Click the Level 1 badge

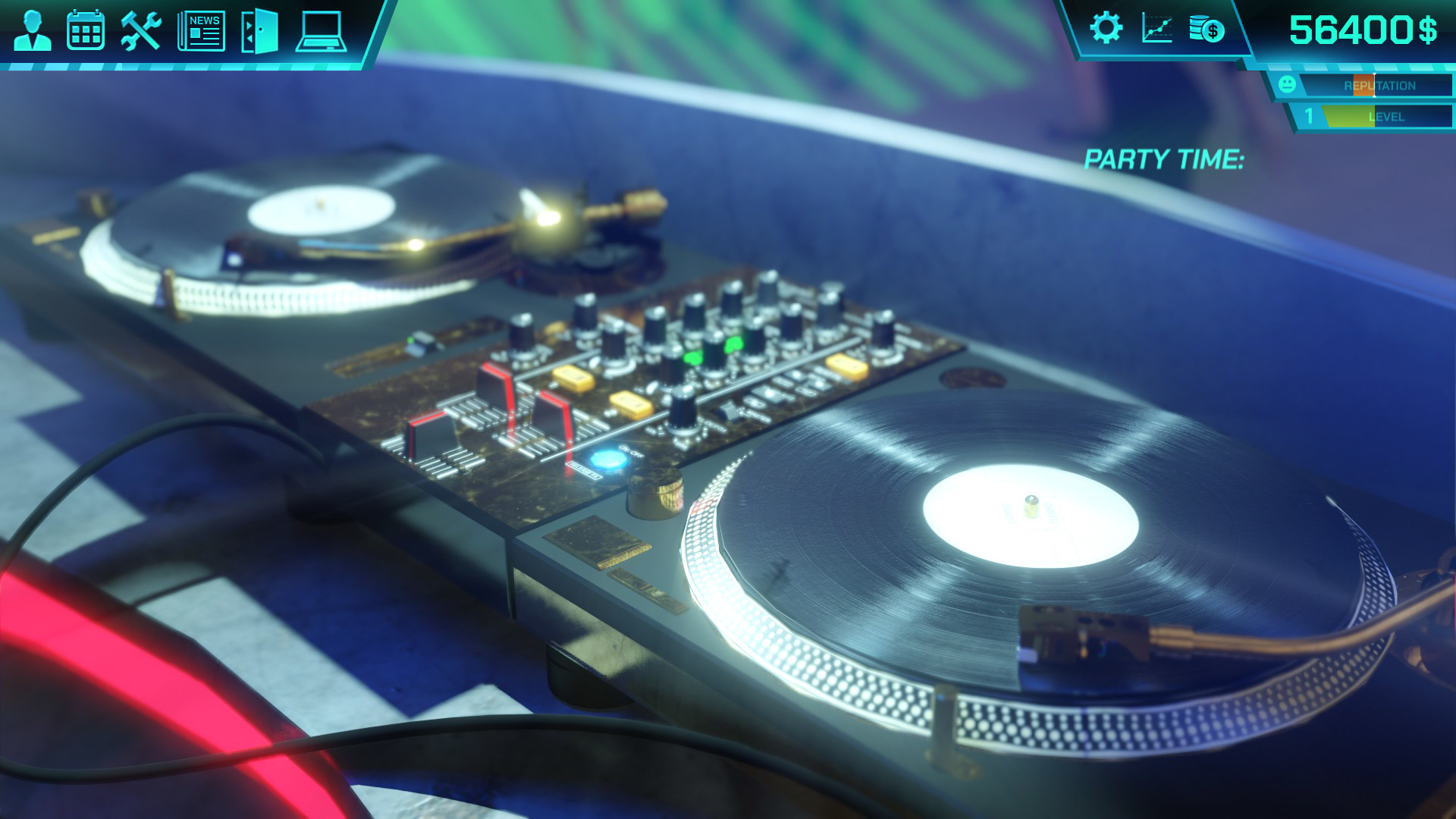pyautogui.click(x=1307, y=116)
